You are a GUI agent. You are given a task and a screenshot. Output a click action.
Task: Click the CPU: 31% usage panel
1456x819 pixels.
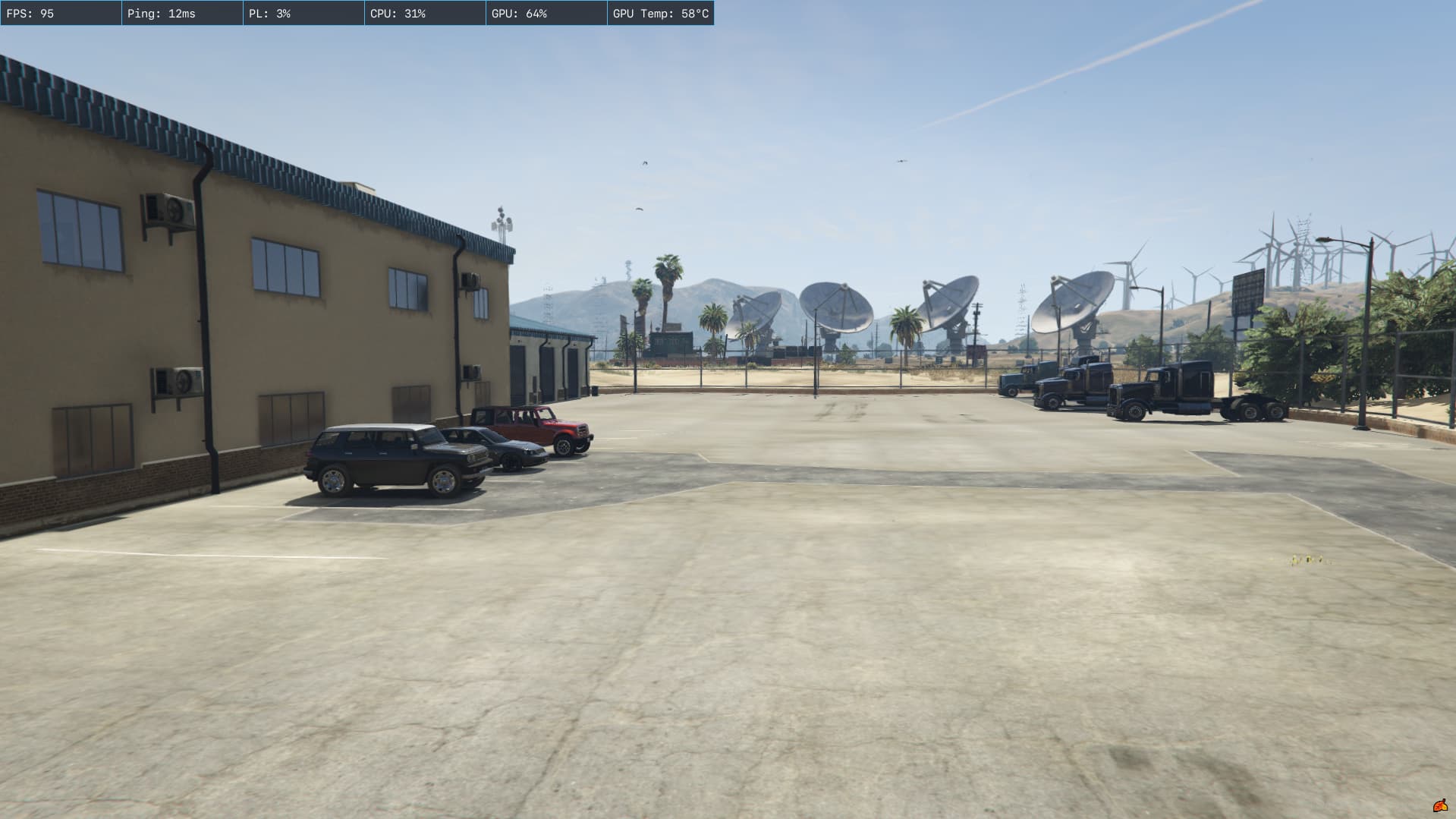tap(425, 12)
